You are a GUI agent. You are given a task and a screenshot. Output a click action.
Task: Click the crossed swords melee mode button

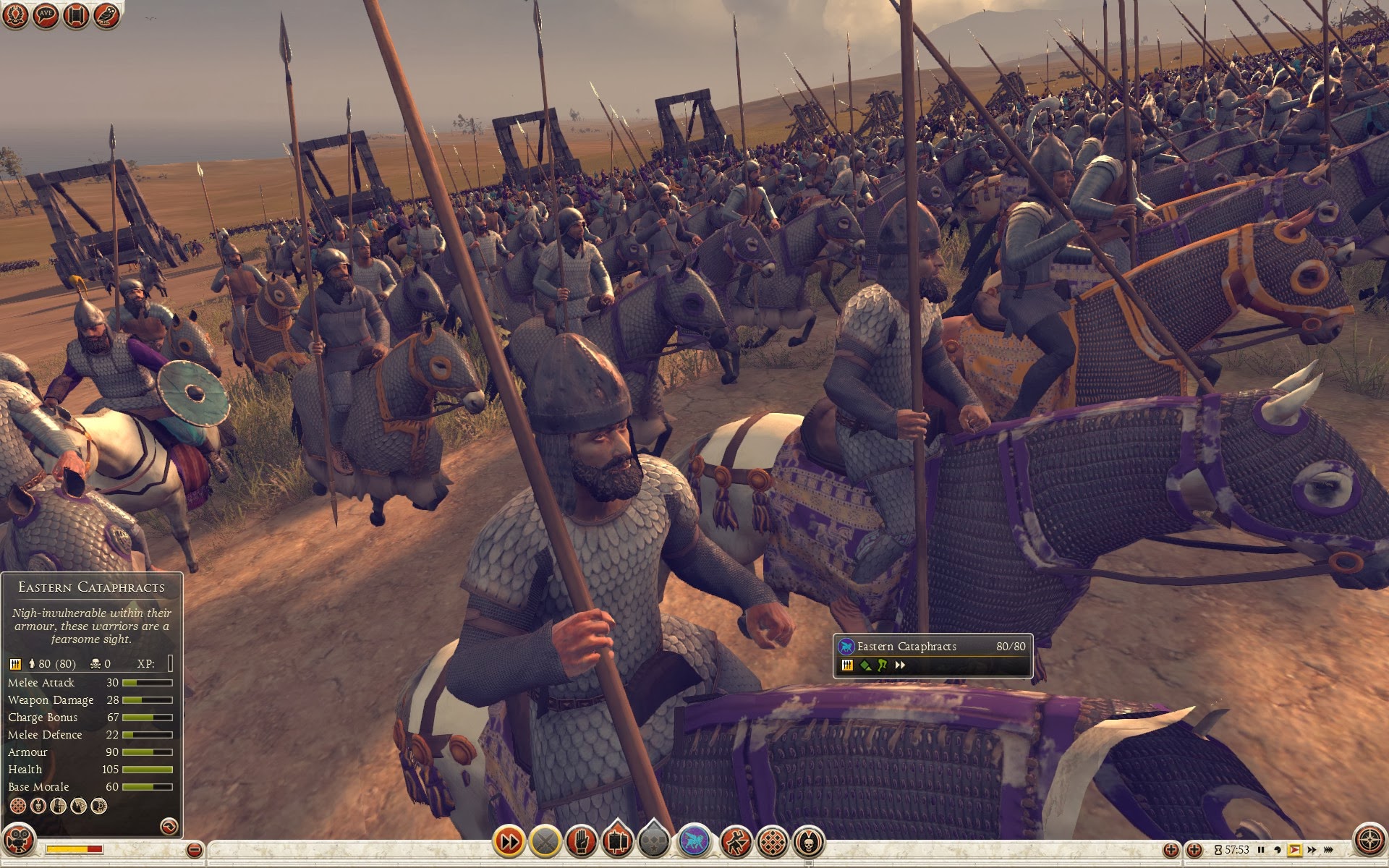tap(545, 841)
